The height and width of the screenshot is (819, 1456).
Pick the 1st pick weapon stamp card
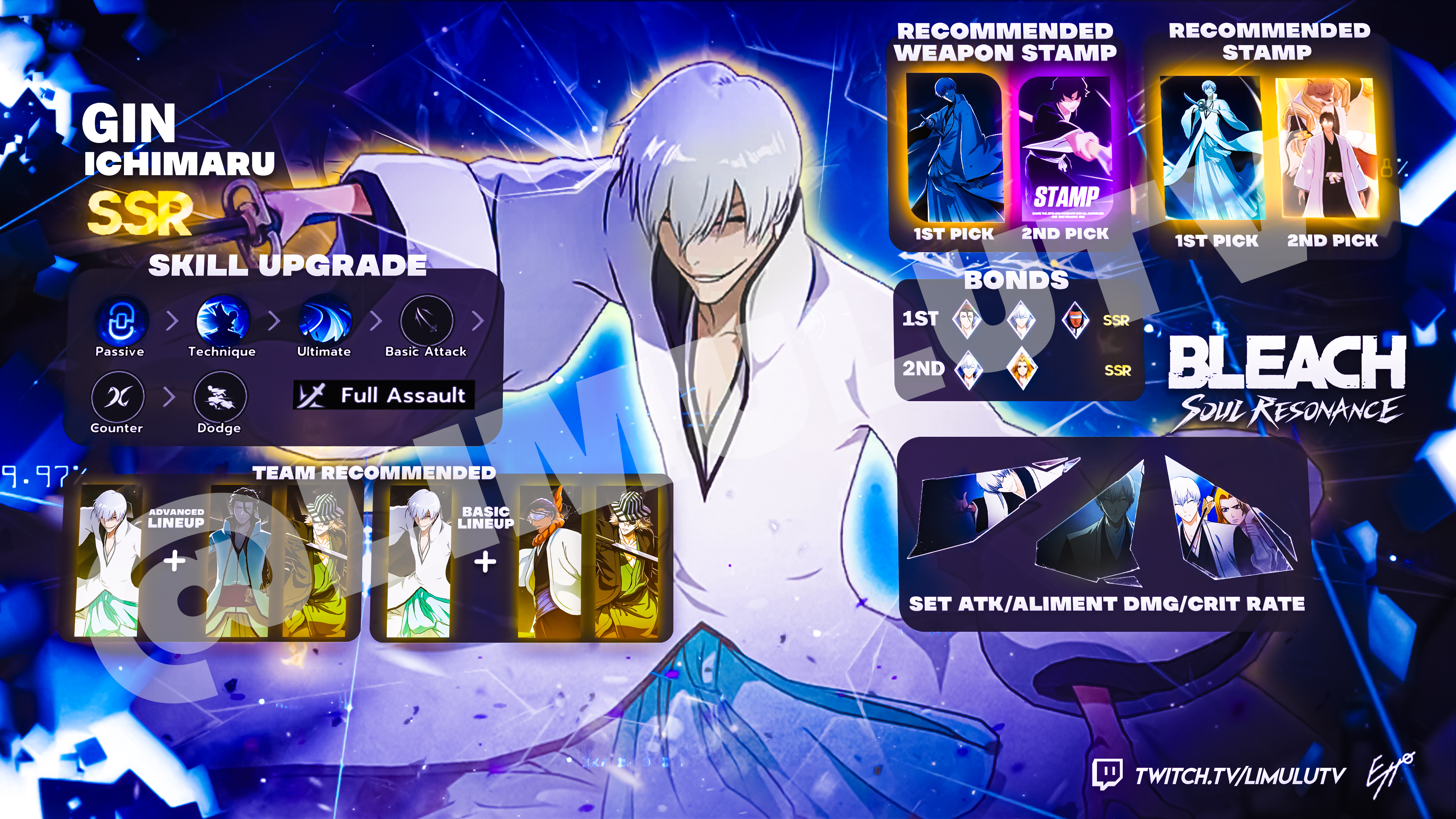click(954, 148)
